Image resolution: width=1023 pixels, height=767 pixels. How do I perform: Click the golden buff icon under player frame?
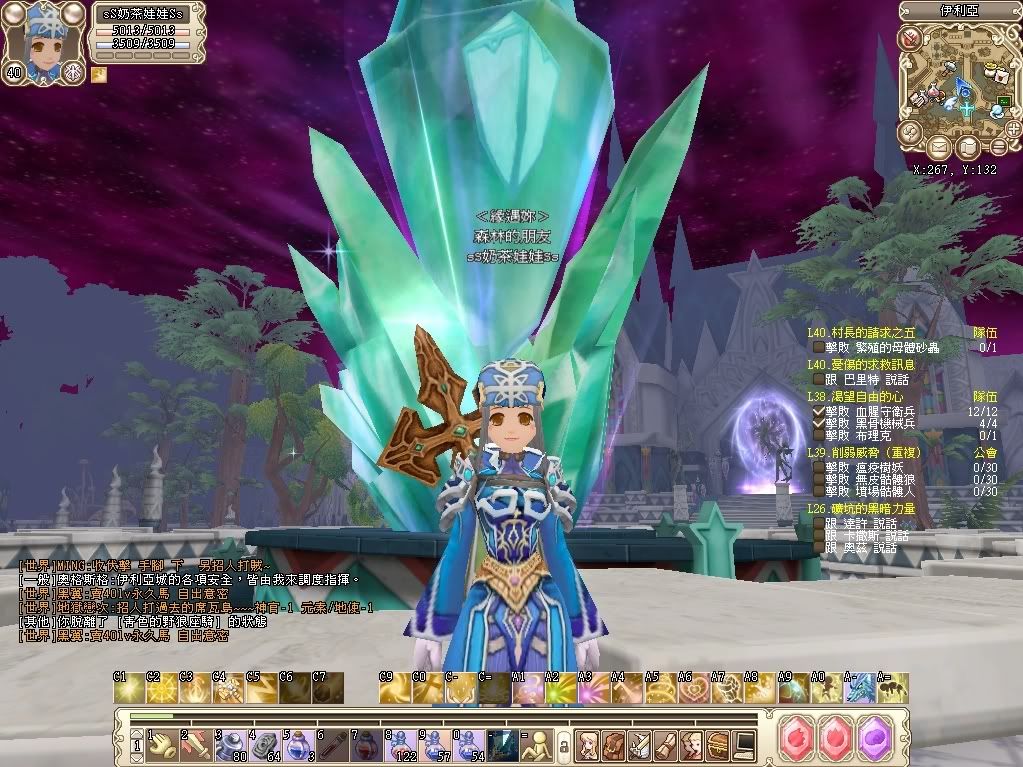coord(99,74)
